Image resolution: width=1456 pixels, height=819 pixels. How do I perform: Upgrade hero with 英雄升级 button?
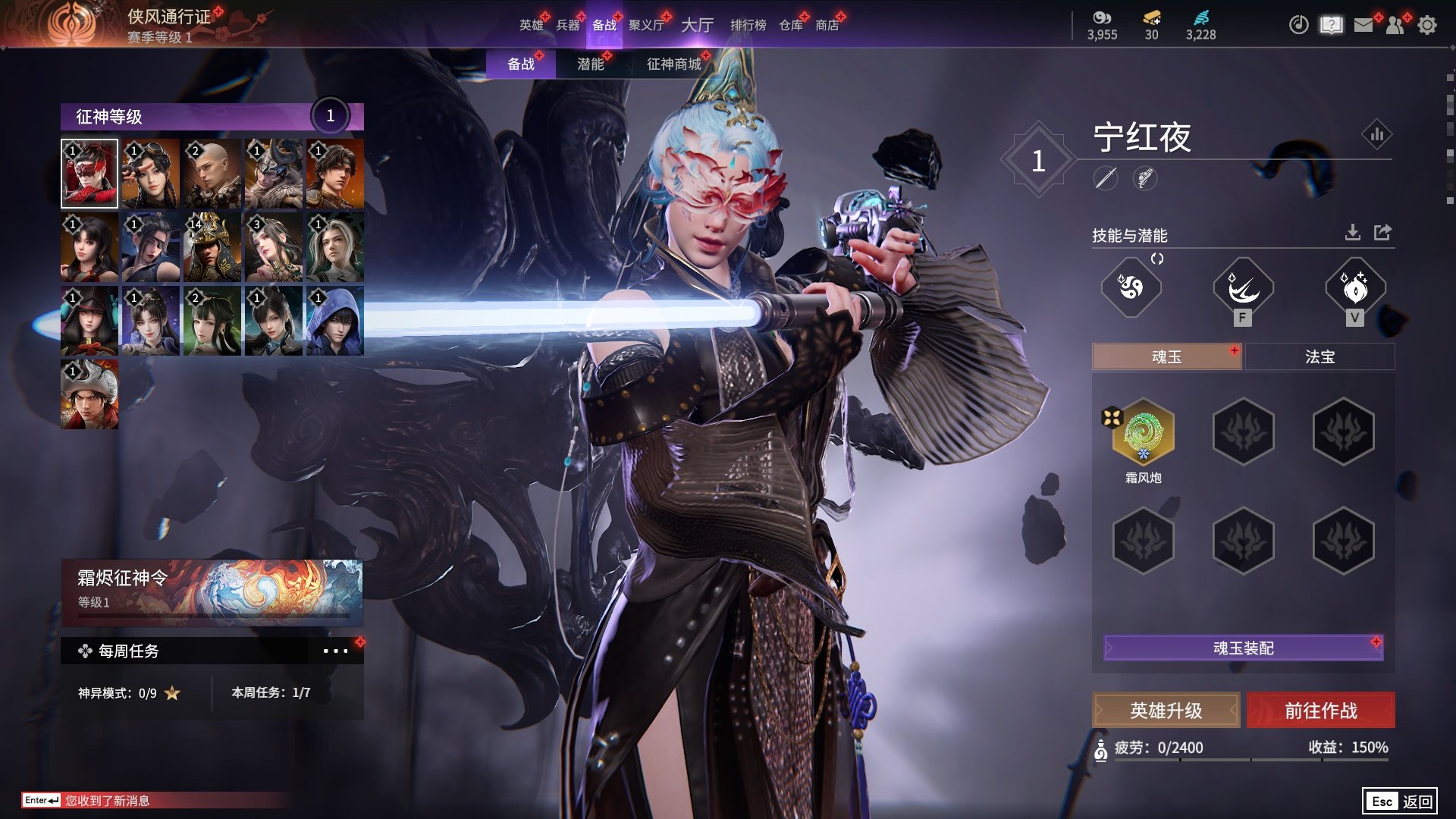(1166, 711)
